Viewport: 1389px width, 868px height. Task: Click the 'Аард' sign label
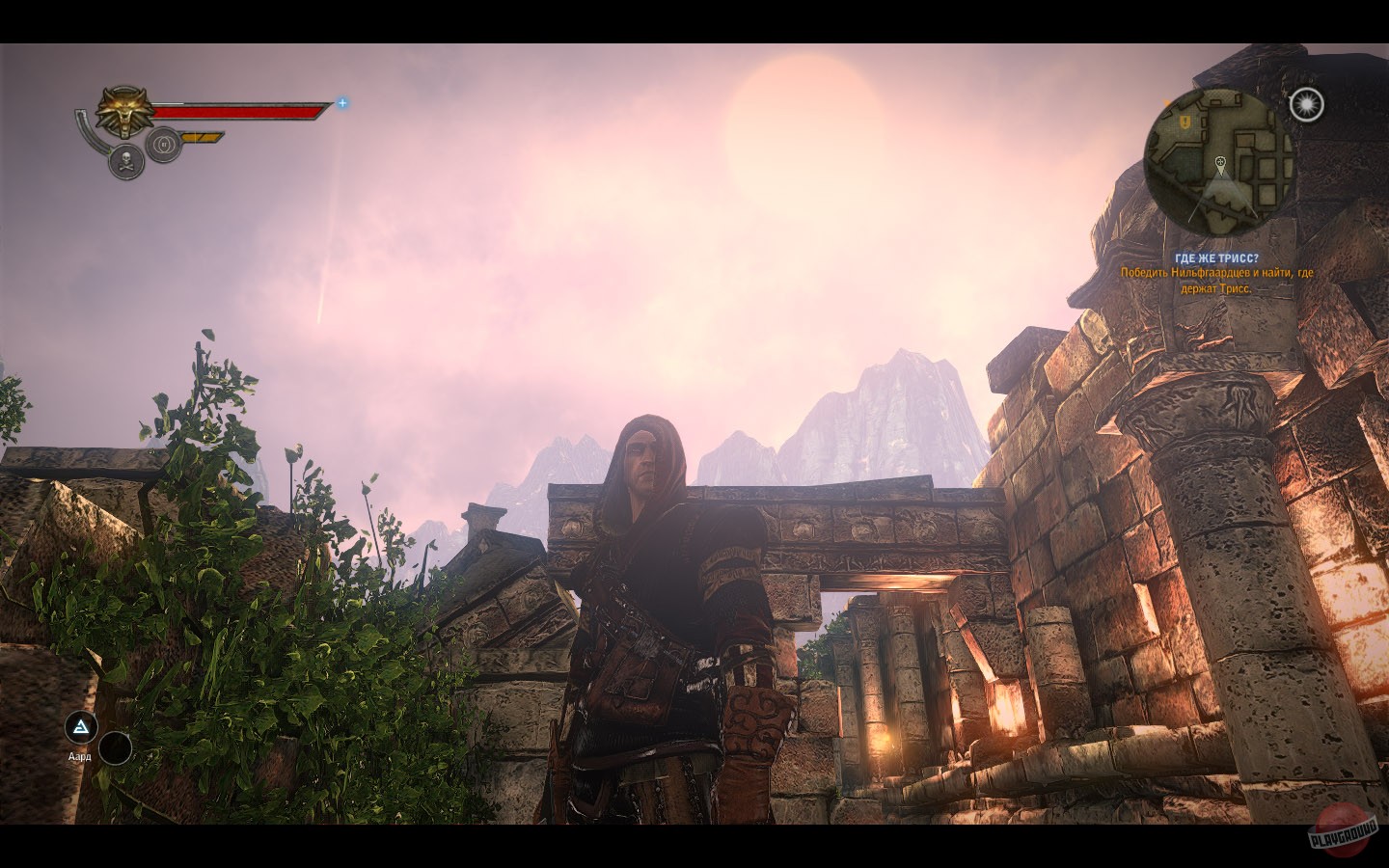click(78, 757)
